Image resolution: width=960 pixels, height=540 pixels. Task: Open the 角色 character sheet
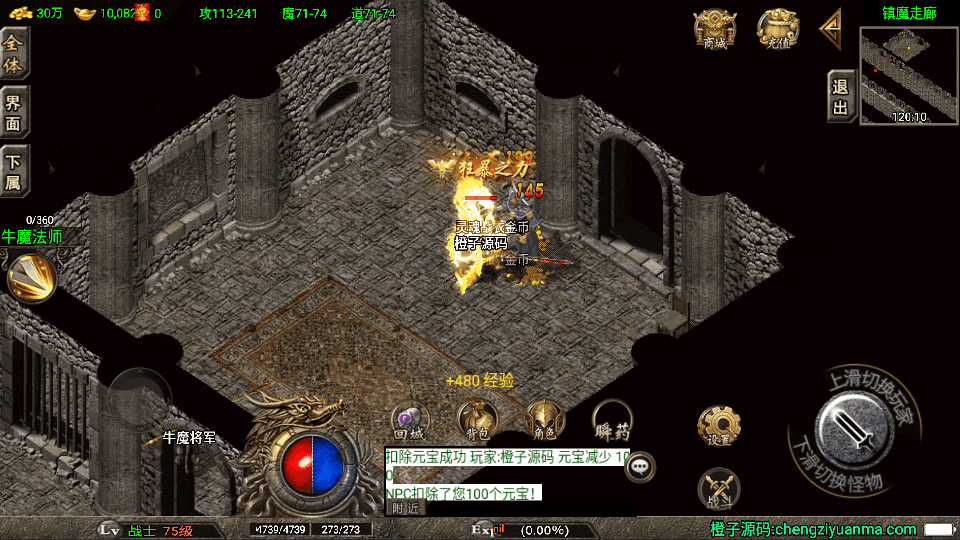coord(544,420)
